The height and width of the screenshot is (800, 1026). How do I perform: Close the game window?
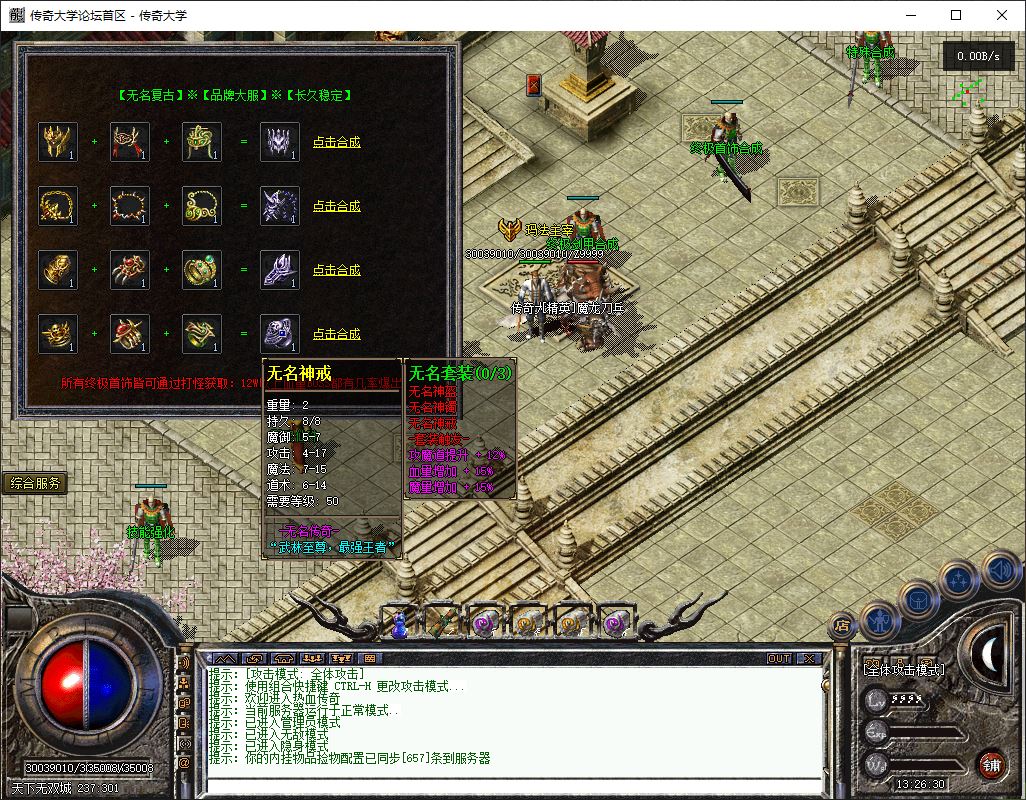pyautogui.click(x=1002, y=15)
